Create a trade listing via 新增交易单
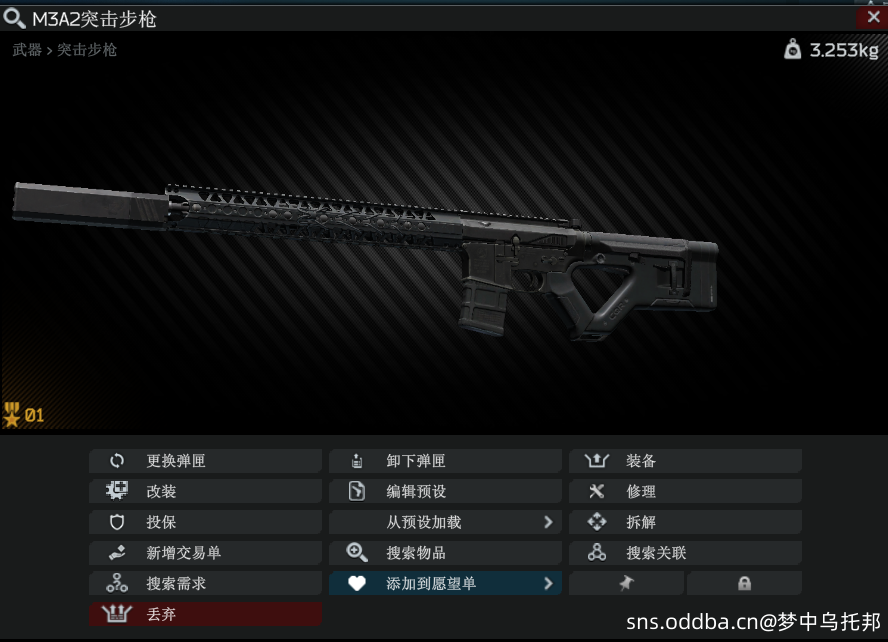The width and height of the screenshot is (888, 642). click(x=205, y=553)
